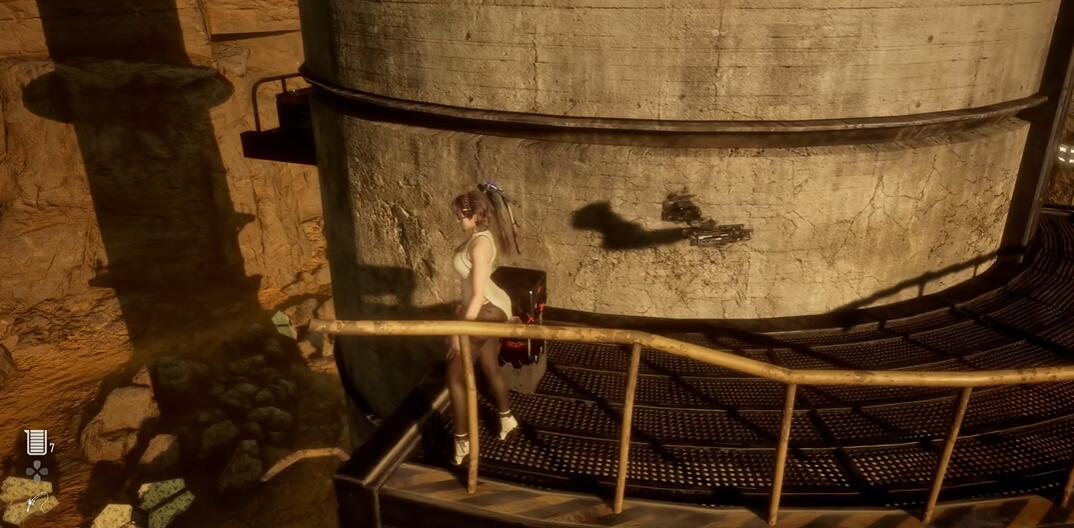Select the healing beaker item icon
The image size is (1074, 528).
click(x=36, y=442)
